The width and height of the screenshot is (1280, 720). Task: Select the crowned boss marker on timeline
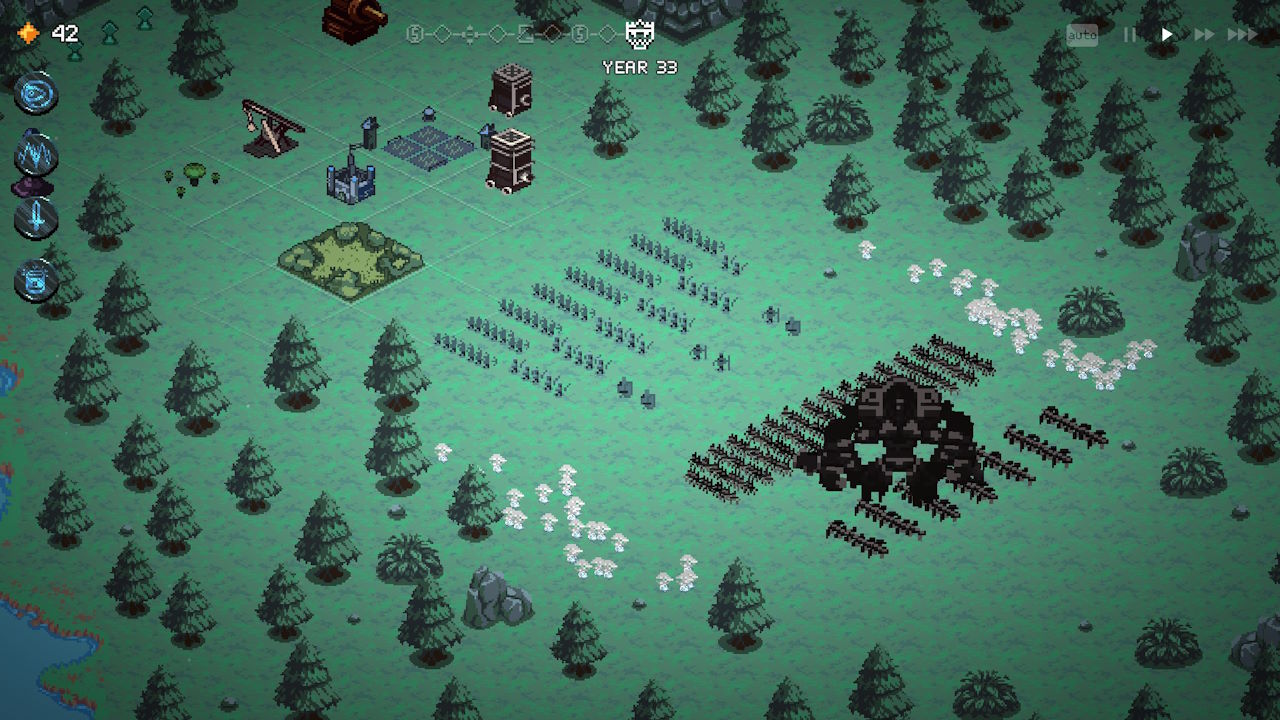click(640, 35)
